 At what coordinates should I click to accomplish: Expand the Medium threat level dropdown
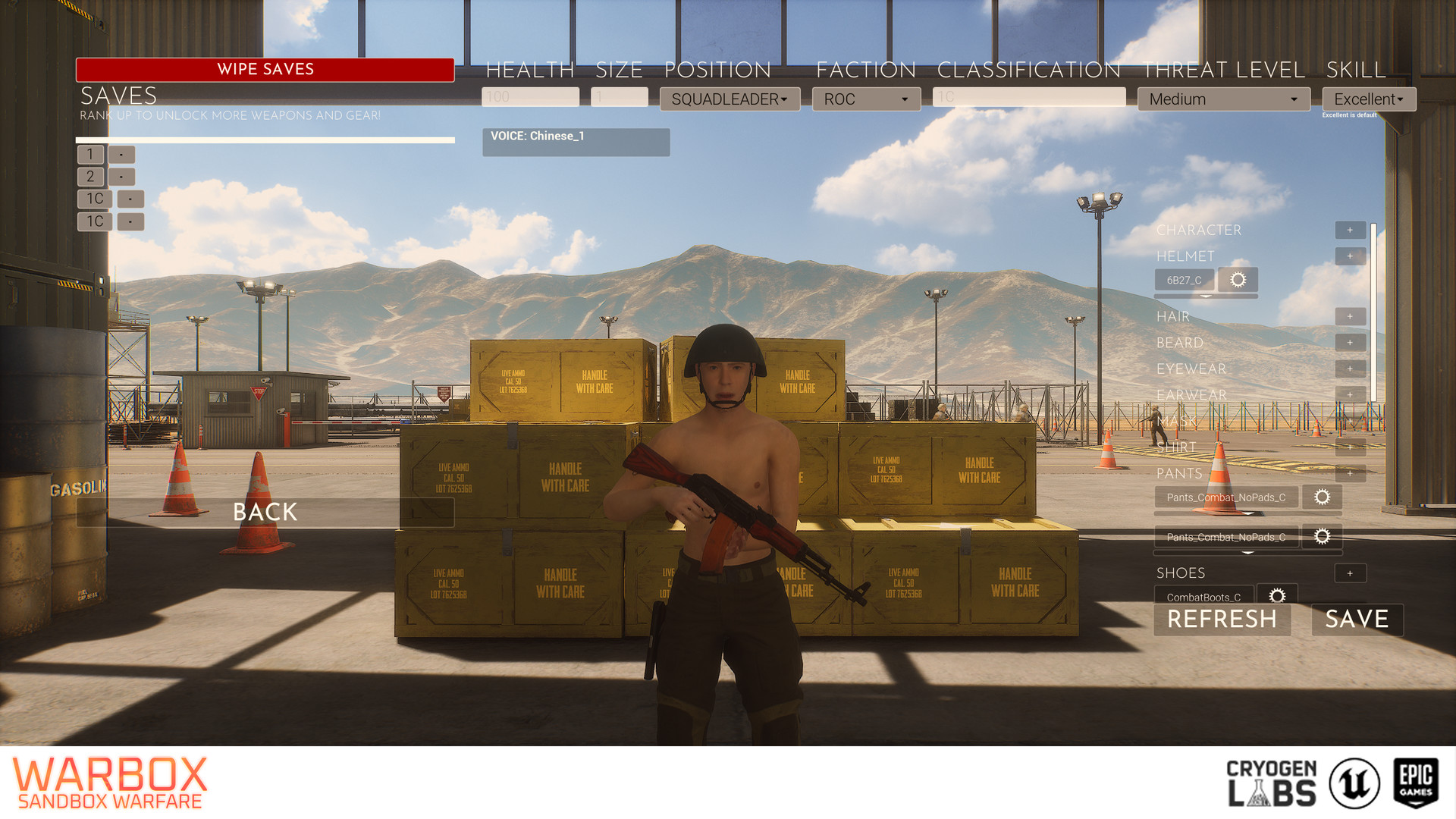pyautogui.click(x=1223, y=99)
